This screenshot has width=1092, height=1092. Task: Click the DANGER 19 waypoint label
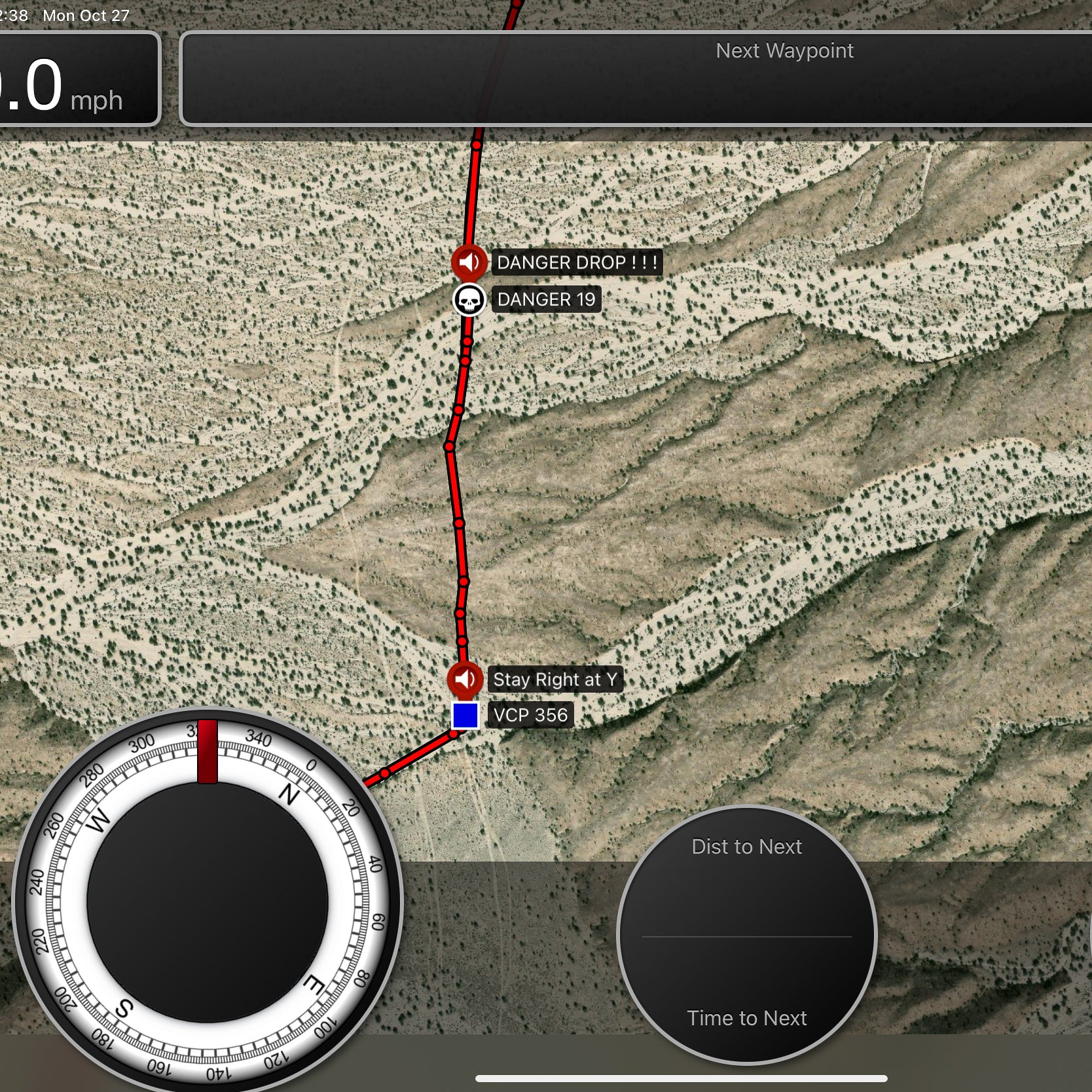(x=546, y=300)
